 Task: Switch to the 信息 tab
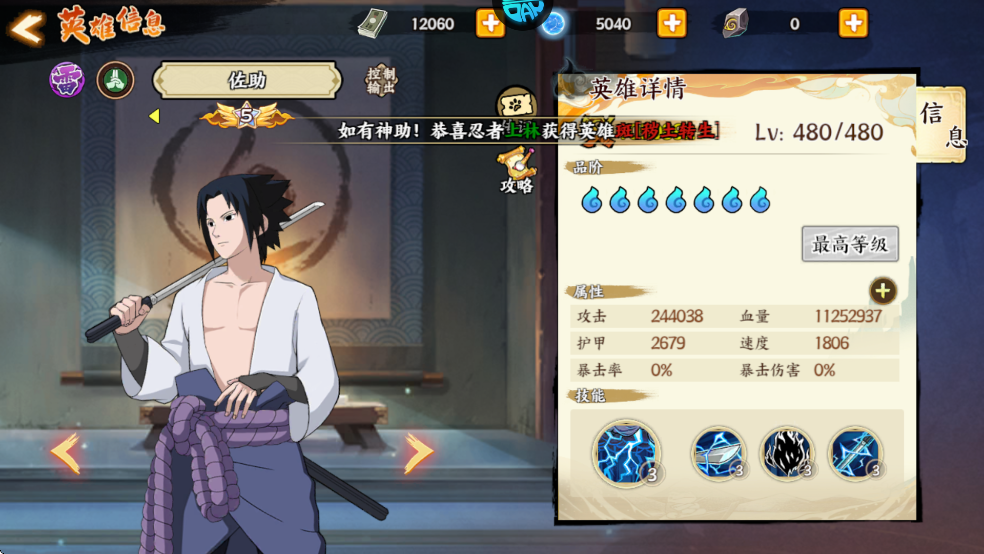tap(941, 125)
